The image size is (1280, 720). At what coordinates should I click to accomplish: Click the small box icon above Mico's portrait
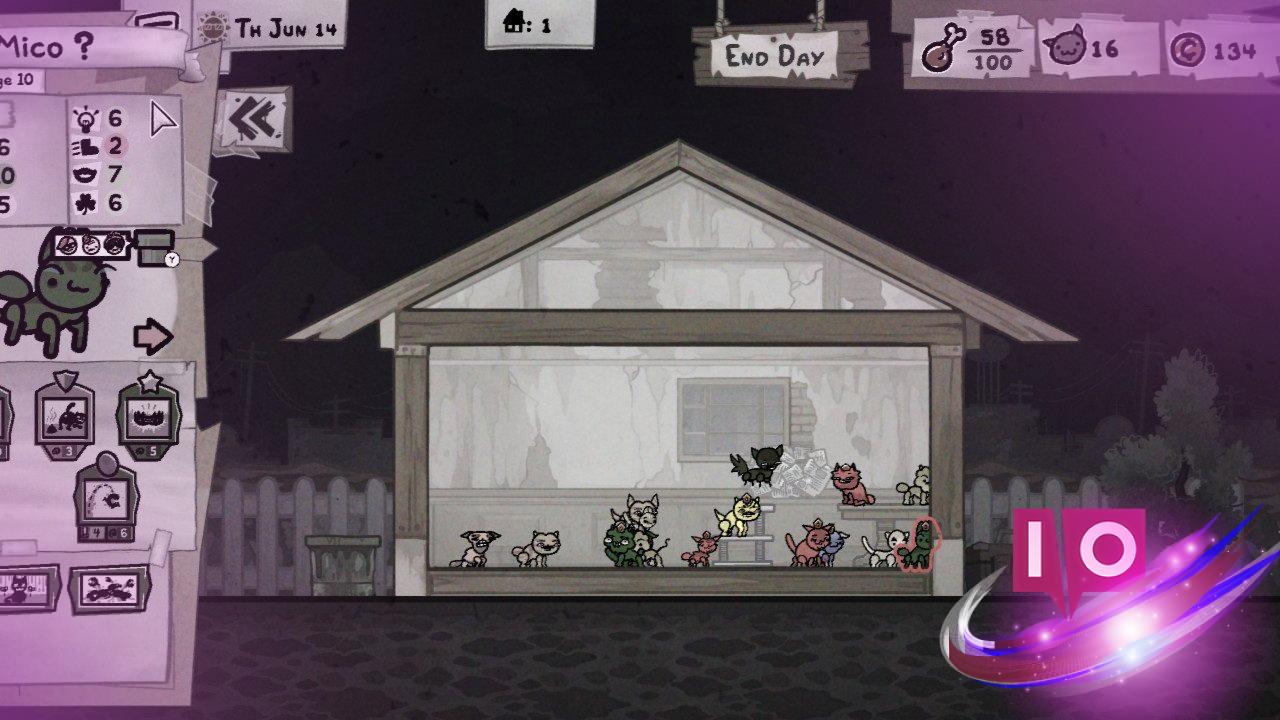point(154,247)
